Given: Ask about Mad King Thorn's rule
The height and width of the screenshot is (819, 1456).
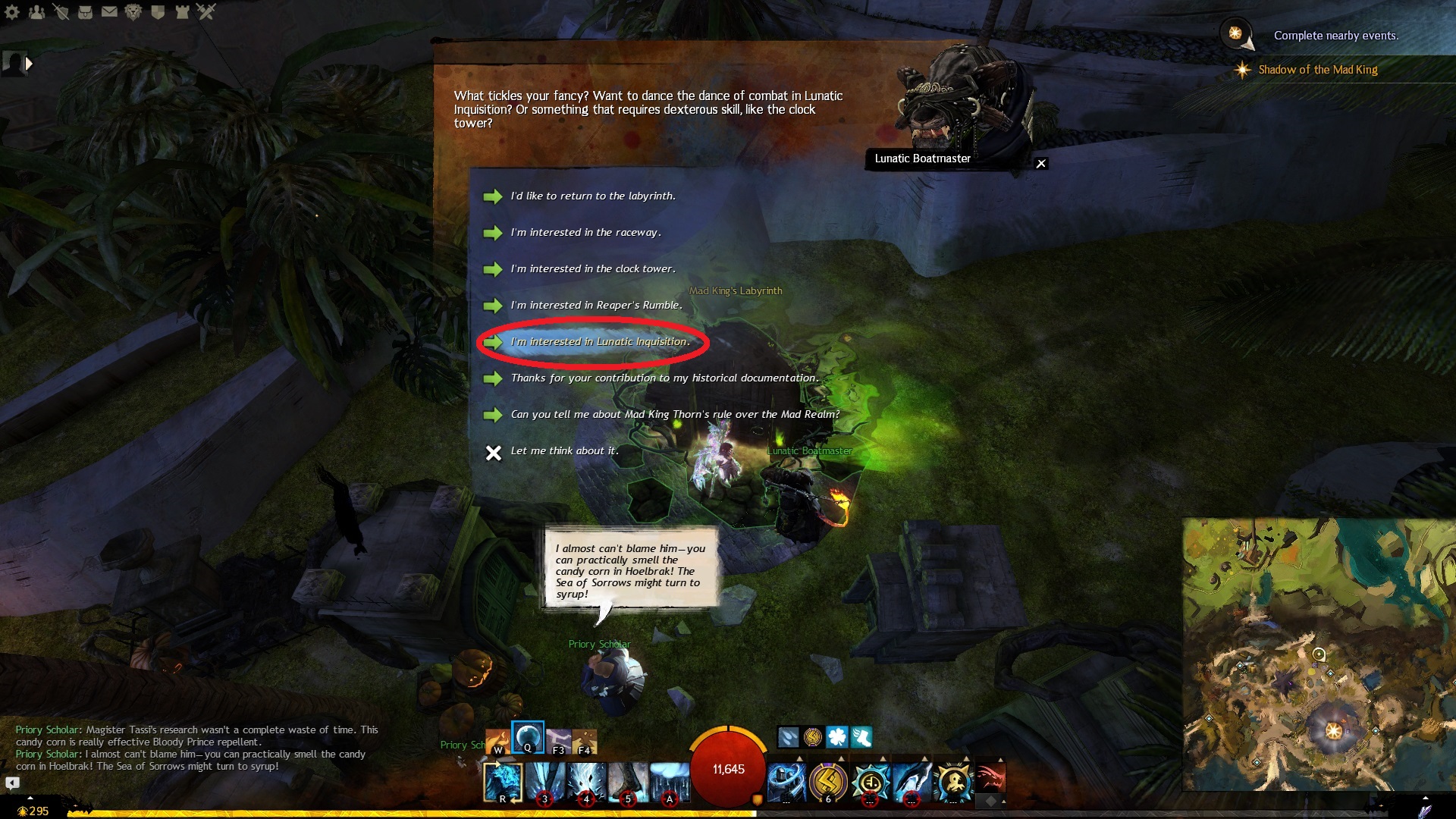Looking at the screenshot, I should pos(675,415).
